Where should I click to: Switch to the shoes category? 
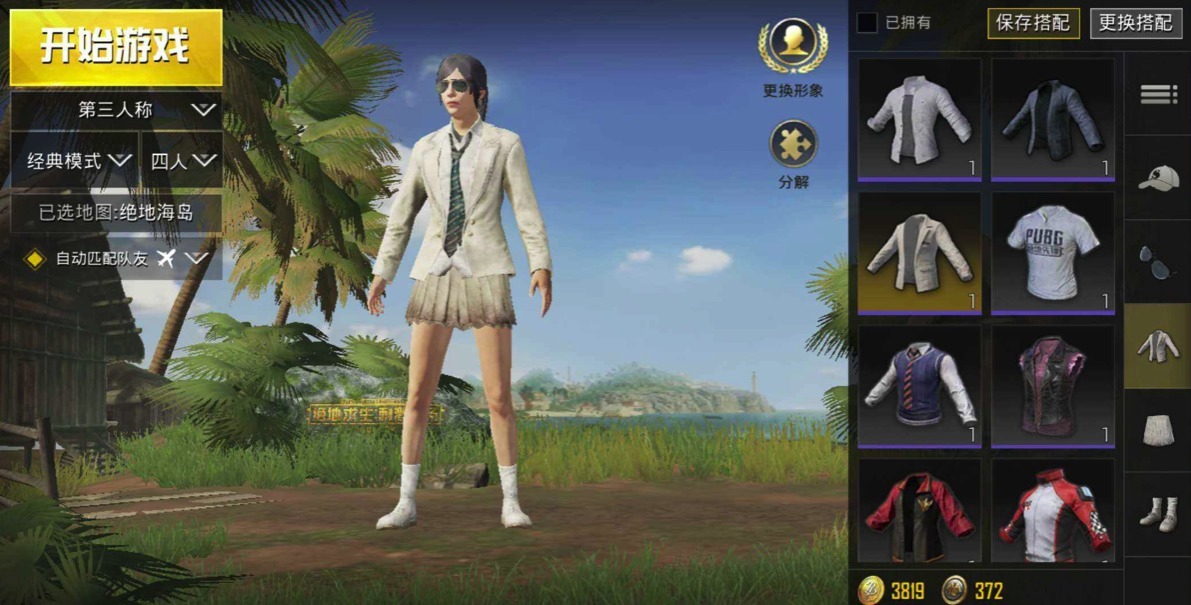[1158, 514]
